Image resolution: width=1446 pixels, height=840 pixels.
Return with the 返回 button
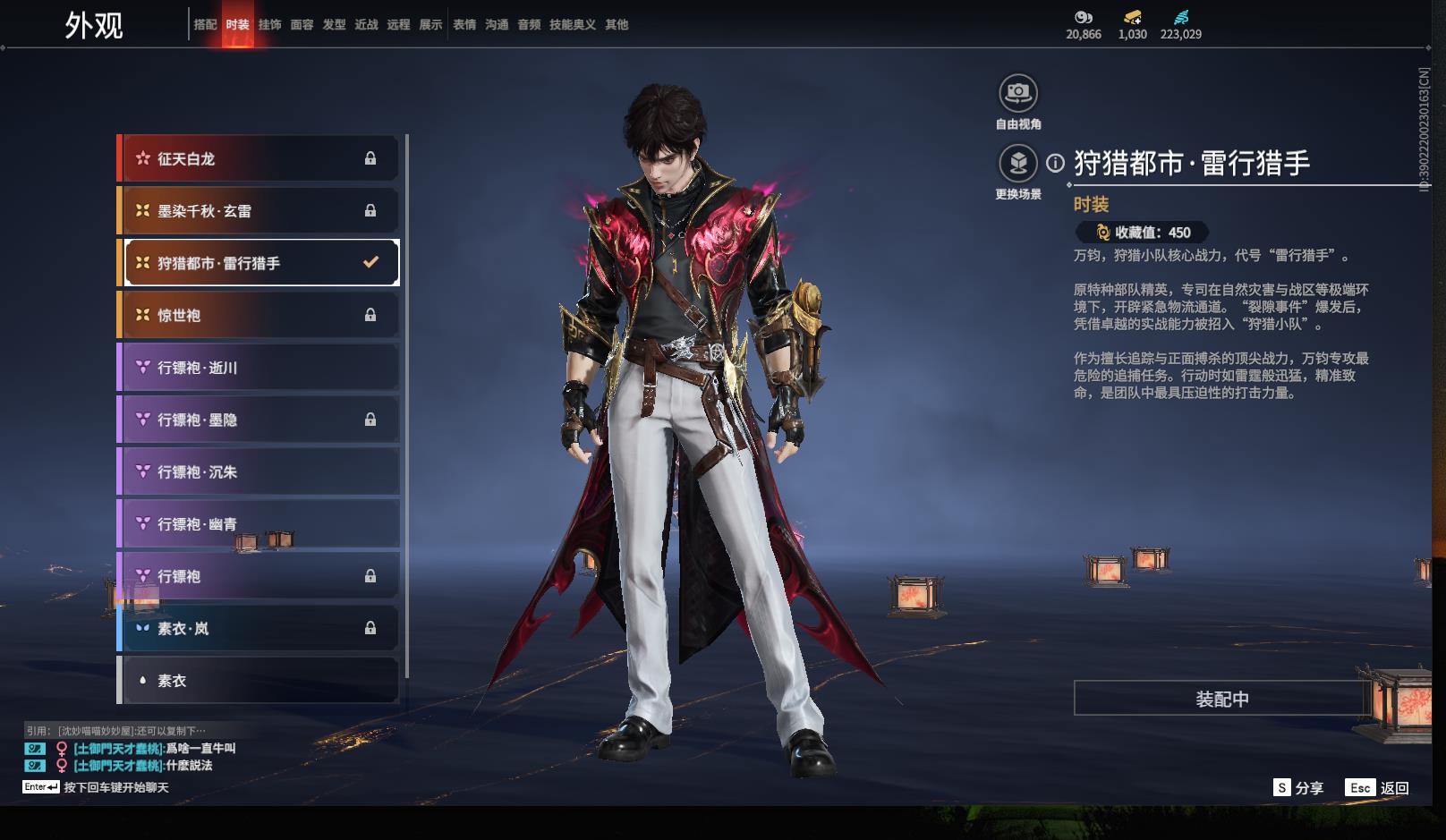(1378, 787)
